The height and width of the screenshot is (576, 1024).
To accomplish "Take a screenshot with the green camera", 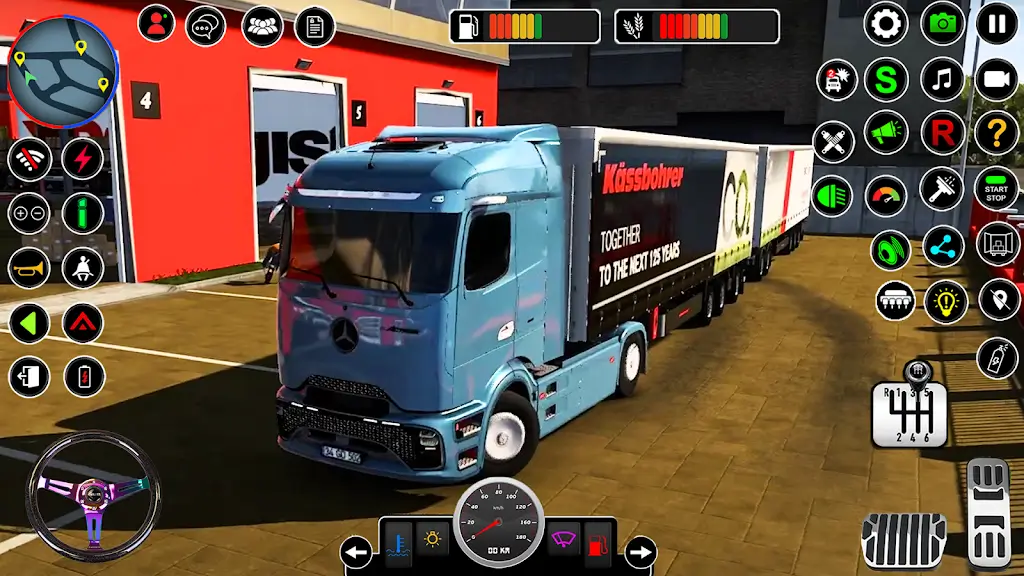I will [x=942, y=23].
